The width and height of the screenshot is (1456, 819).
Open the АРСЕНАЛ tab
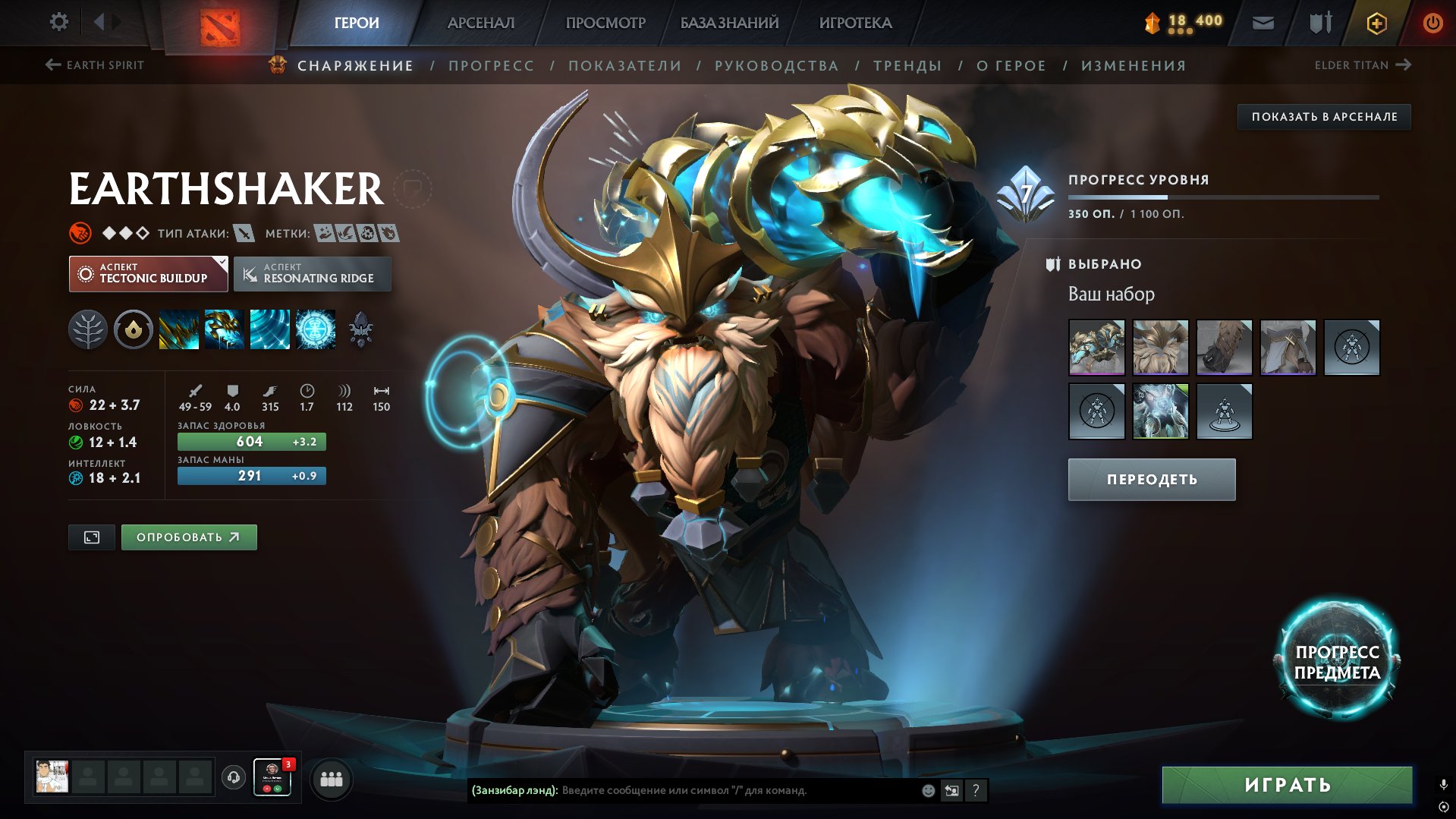(480, 23)
